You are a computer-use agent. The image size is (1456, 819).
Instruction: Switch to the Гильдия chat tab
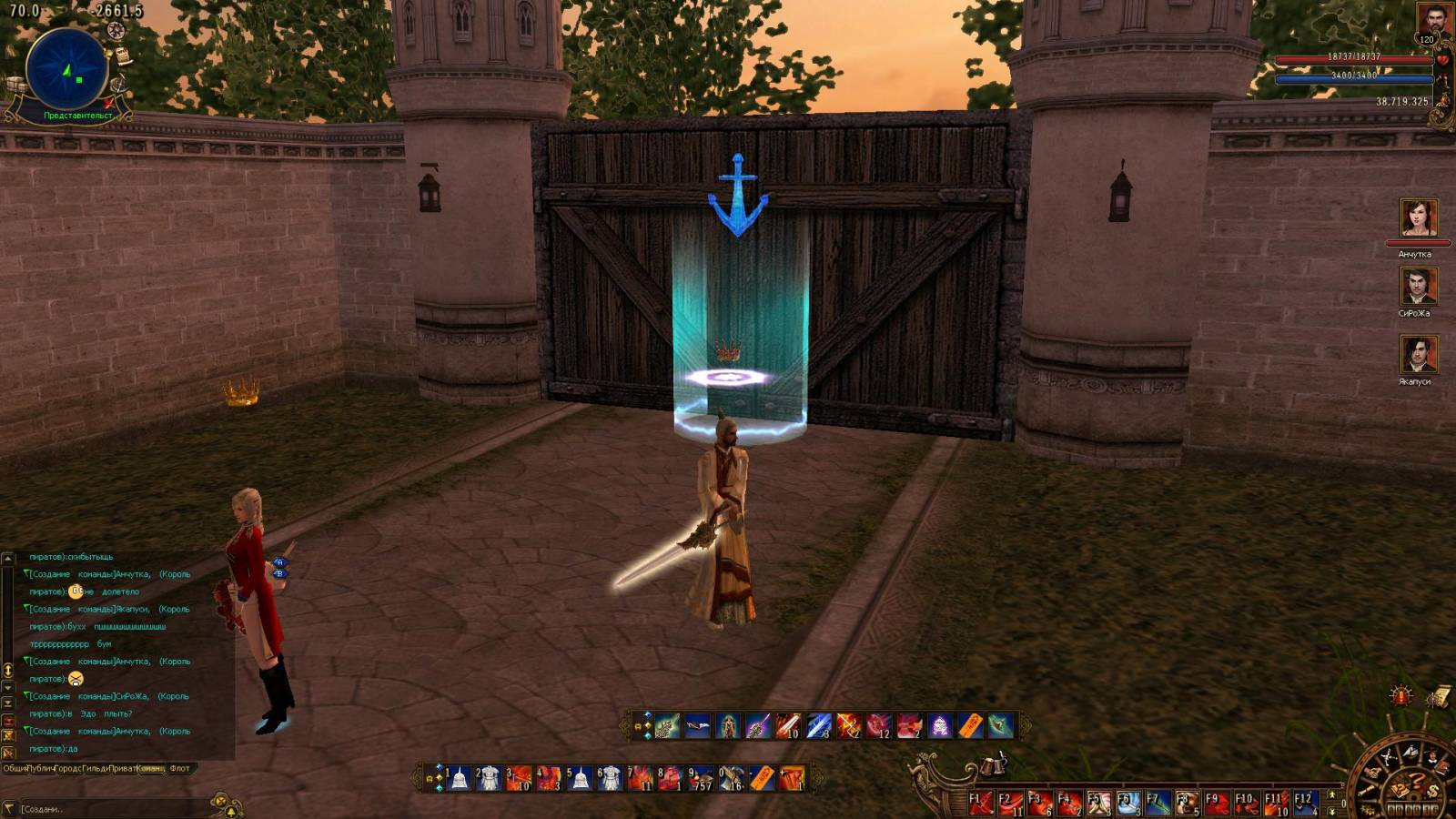pyautogui.click(x=94, y=769)
